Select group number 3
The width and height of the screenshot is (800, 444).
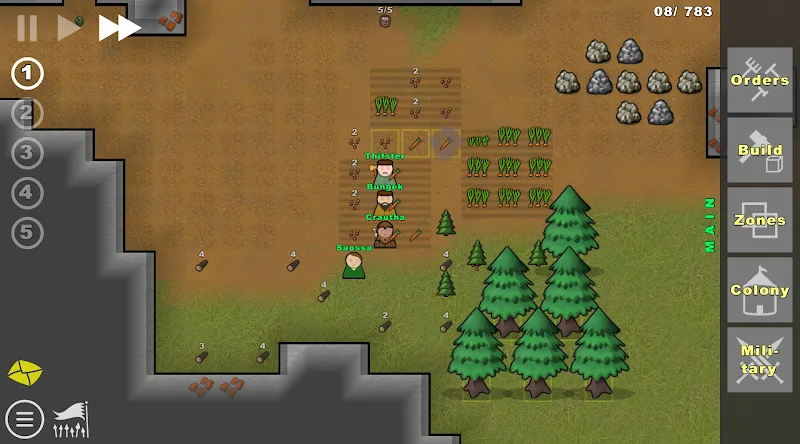[x=28, y=153]
